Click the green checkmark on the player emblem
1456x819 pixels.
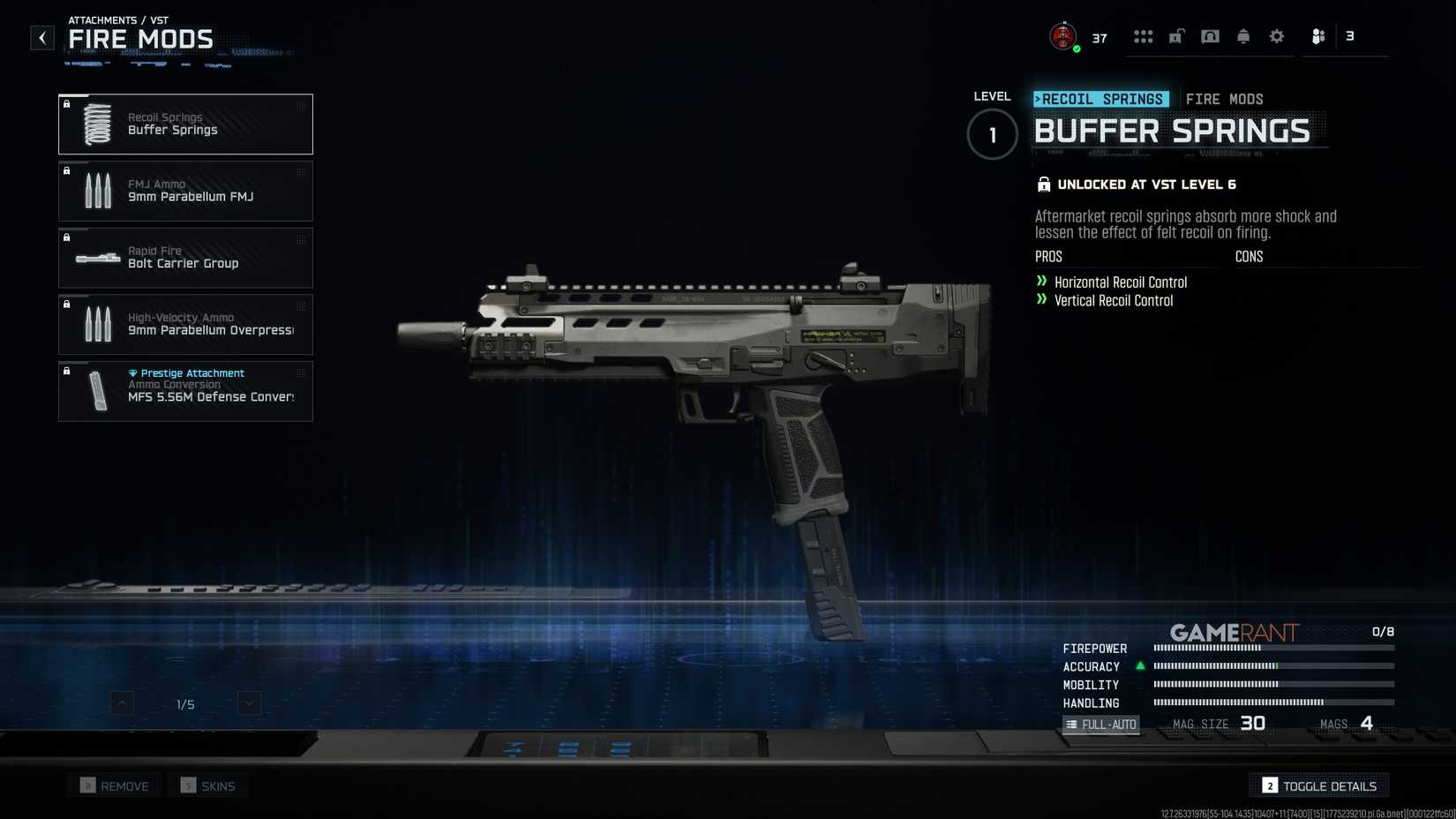pyautogui.click(x=1077, y=49)
